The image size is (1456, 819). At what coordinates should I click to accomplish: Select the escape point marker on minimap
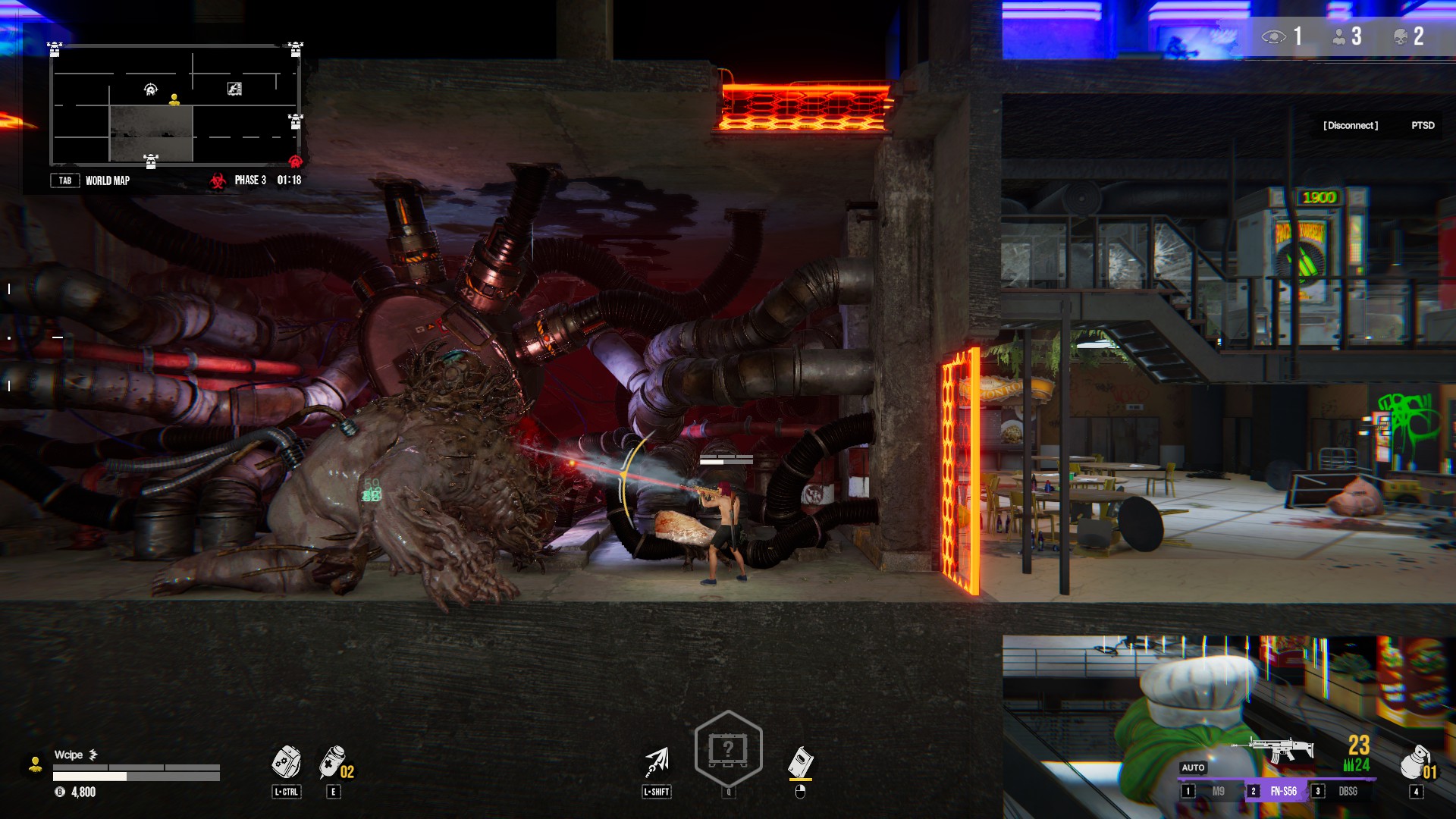coord(234,89)
